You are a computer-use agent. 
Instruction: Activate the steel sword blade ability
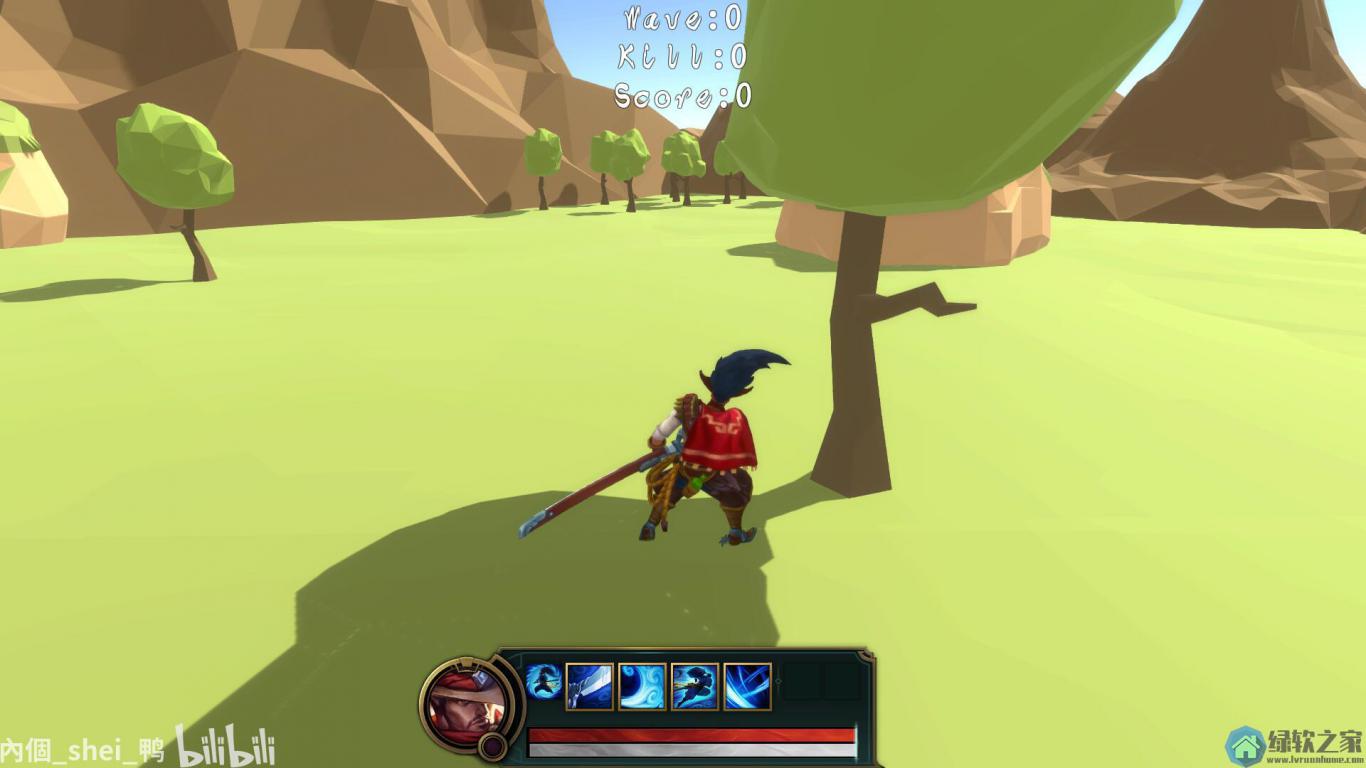point(590,687)
